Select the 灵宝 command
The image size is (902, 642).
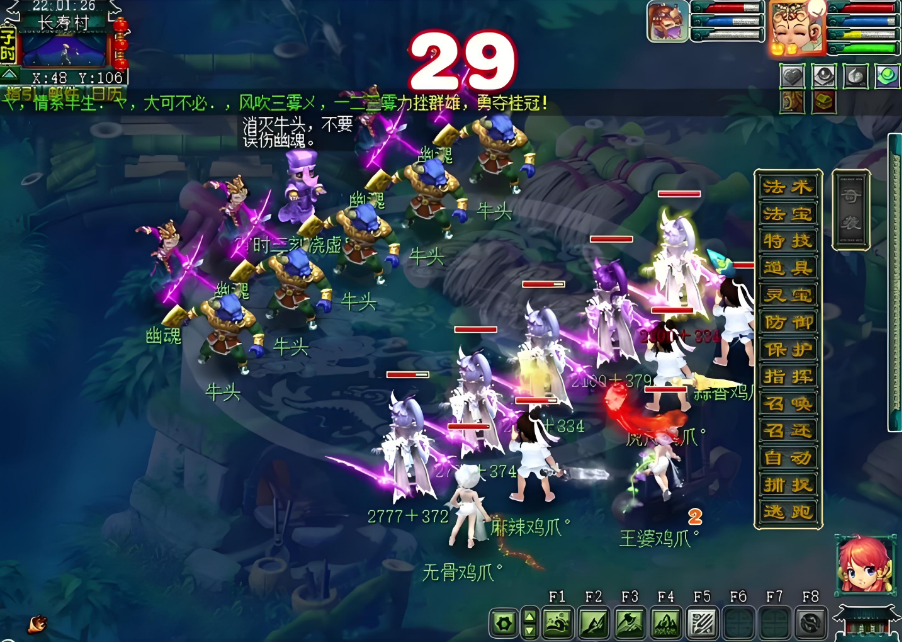click(789, 295)
